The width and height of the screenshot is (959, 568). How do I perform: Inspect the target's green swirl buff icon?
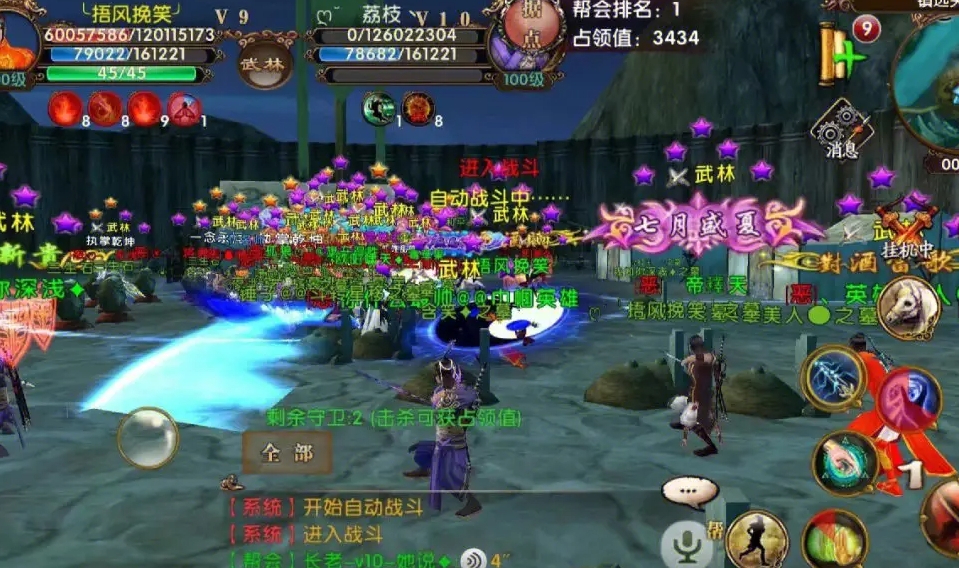pos(378,107)
